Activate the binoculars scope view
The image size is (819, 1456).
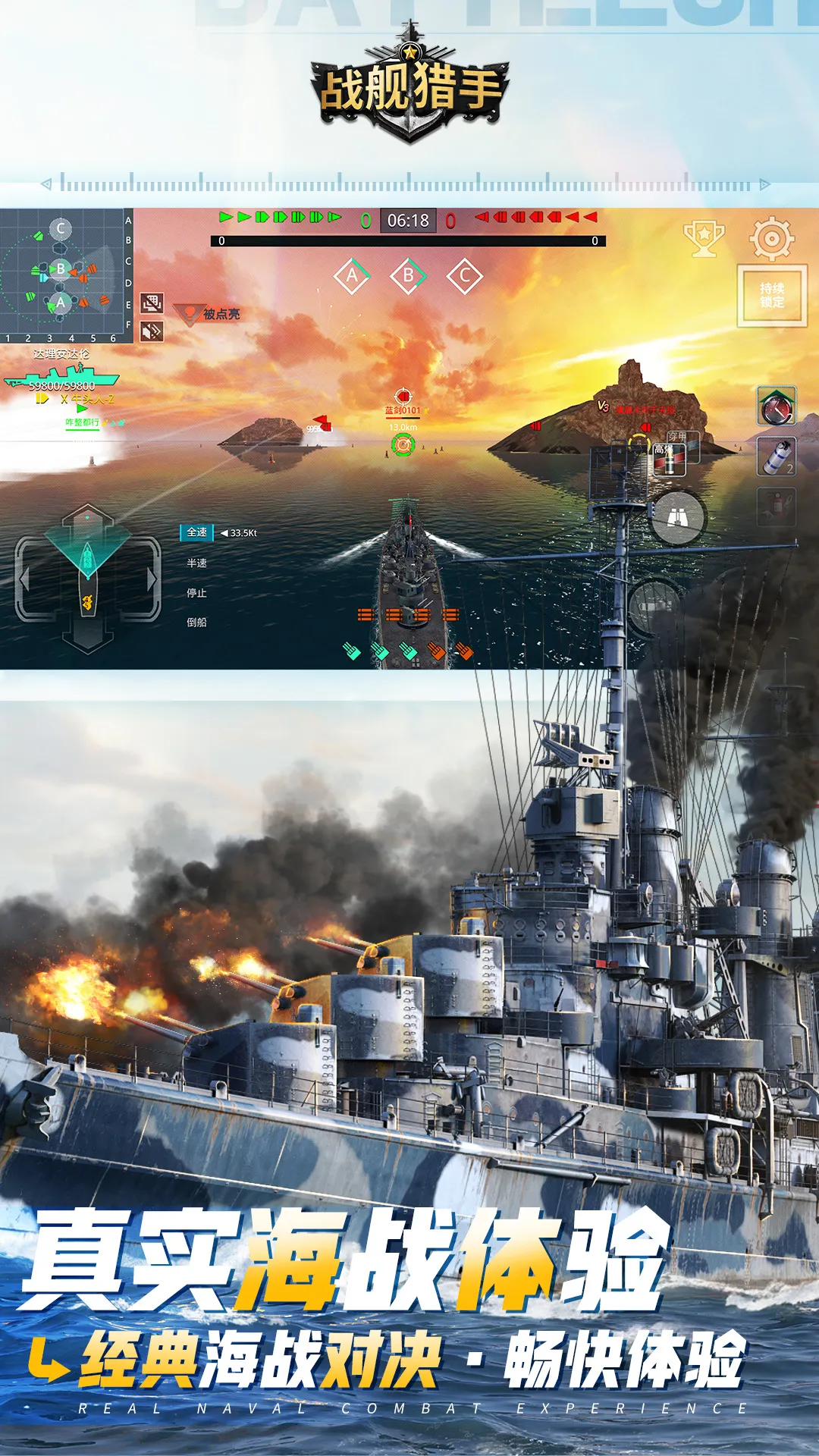point(678,518)
